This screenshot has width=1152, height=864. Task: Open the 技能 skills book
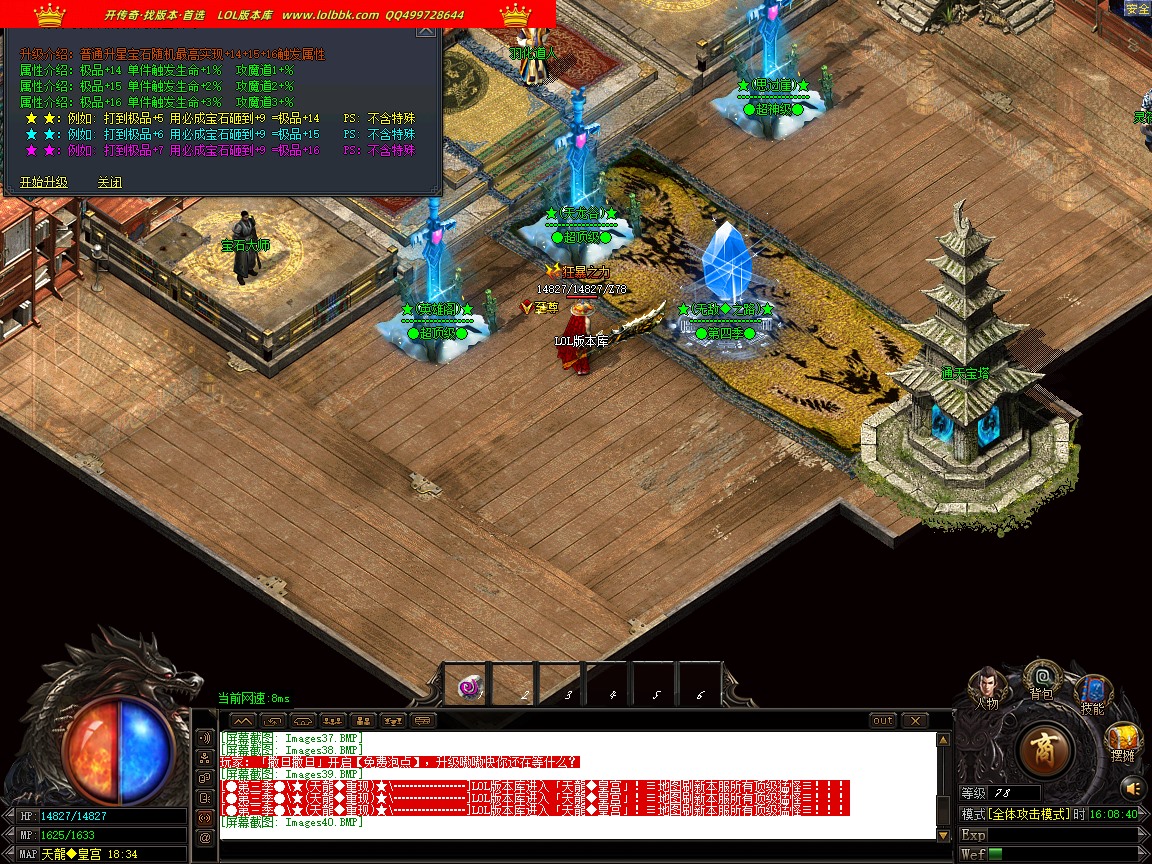click(x=1093, y=693)
